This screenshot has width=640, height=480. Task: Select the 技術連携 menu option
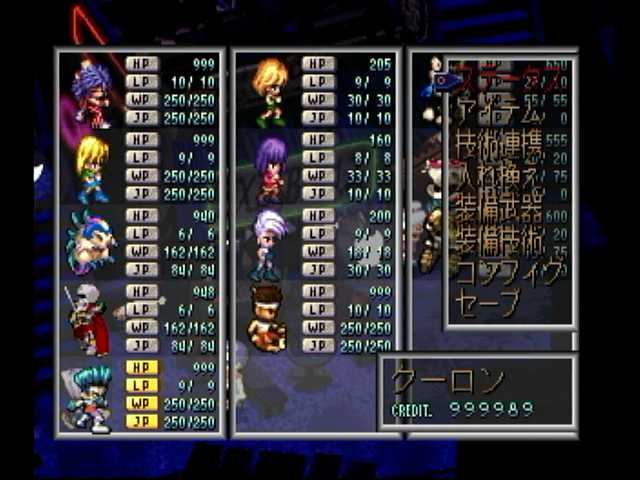[499, 147]
